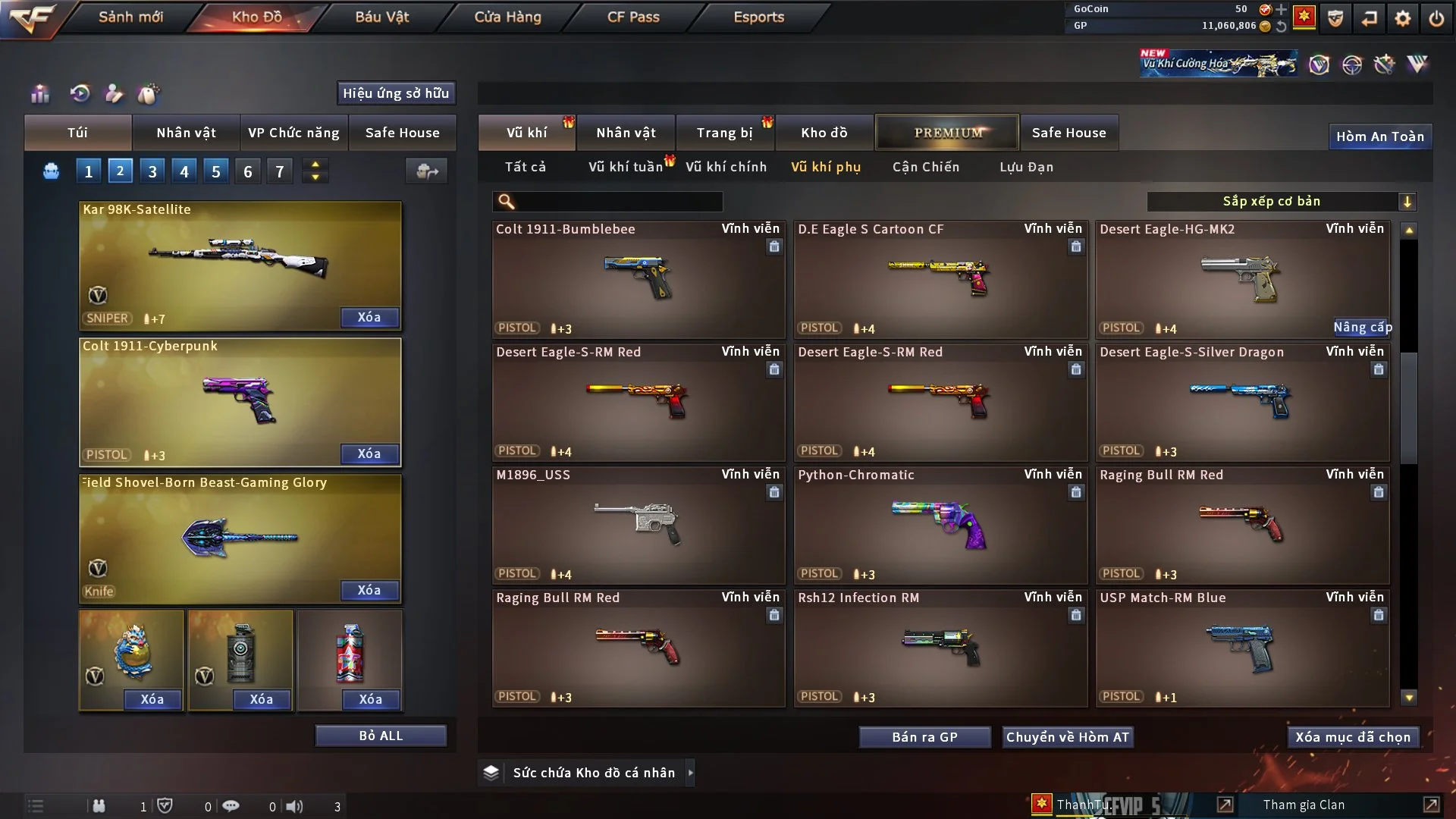This screenshot has height=819, width=1456.
Task: Sell items with Bán ra GP
Action: 924,737
